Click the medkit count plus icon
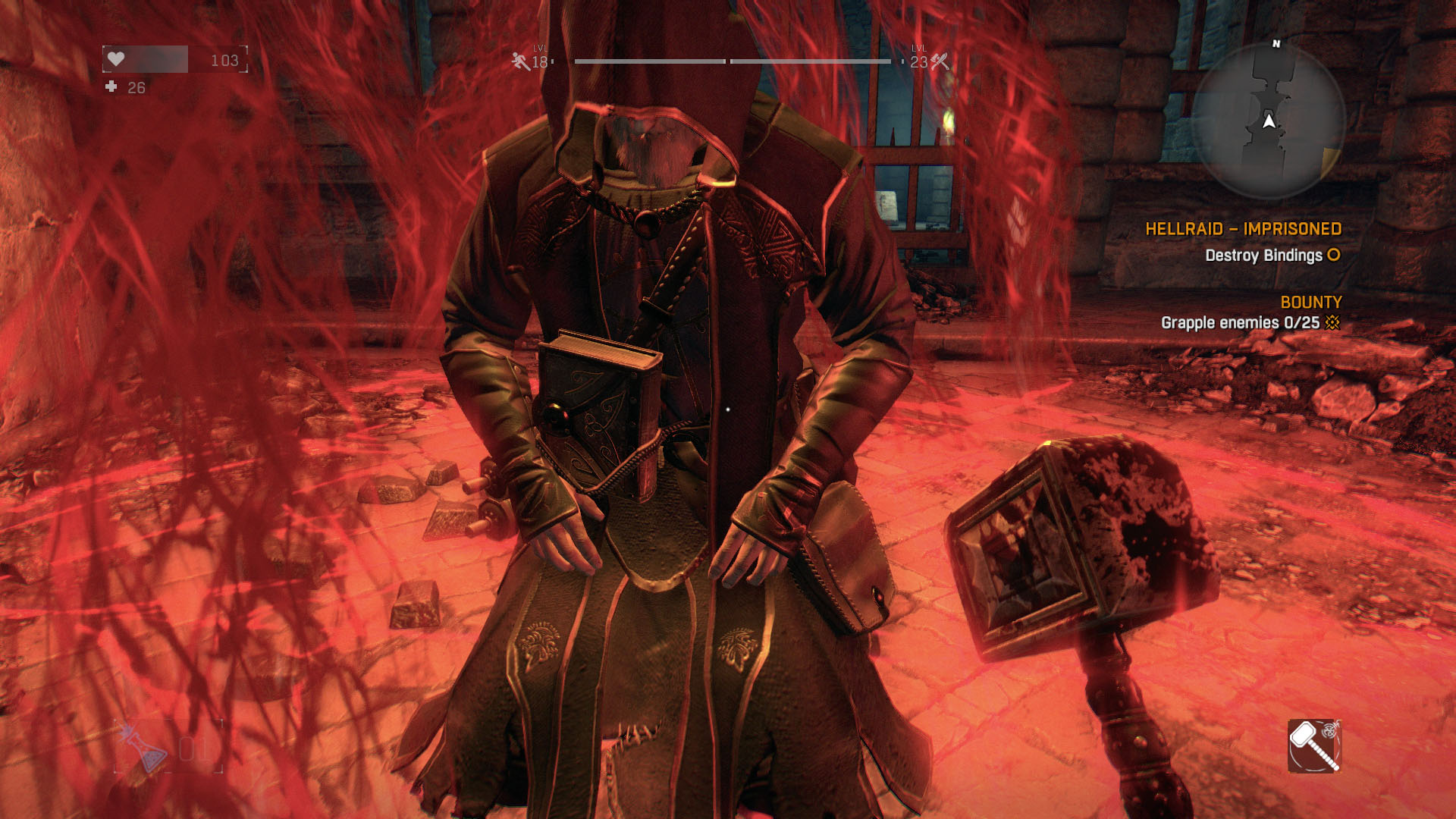 111,87
